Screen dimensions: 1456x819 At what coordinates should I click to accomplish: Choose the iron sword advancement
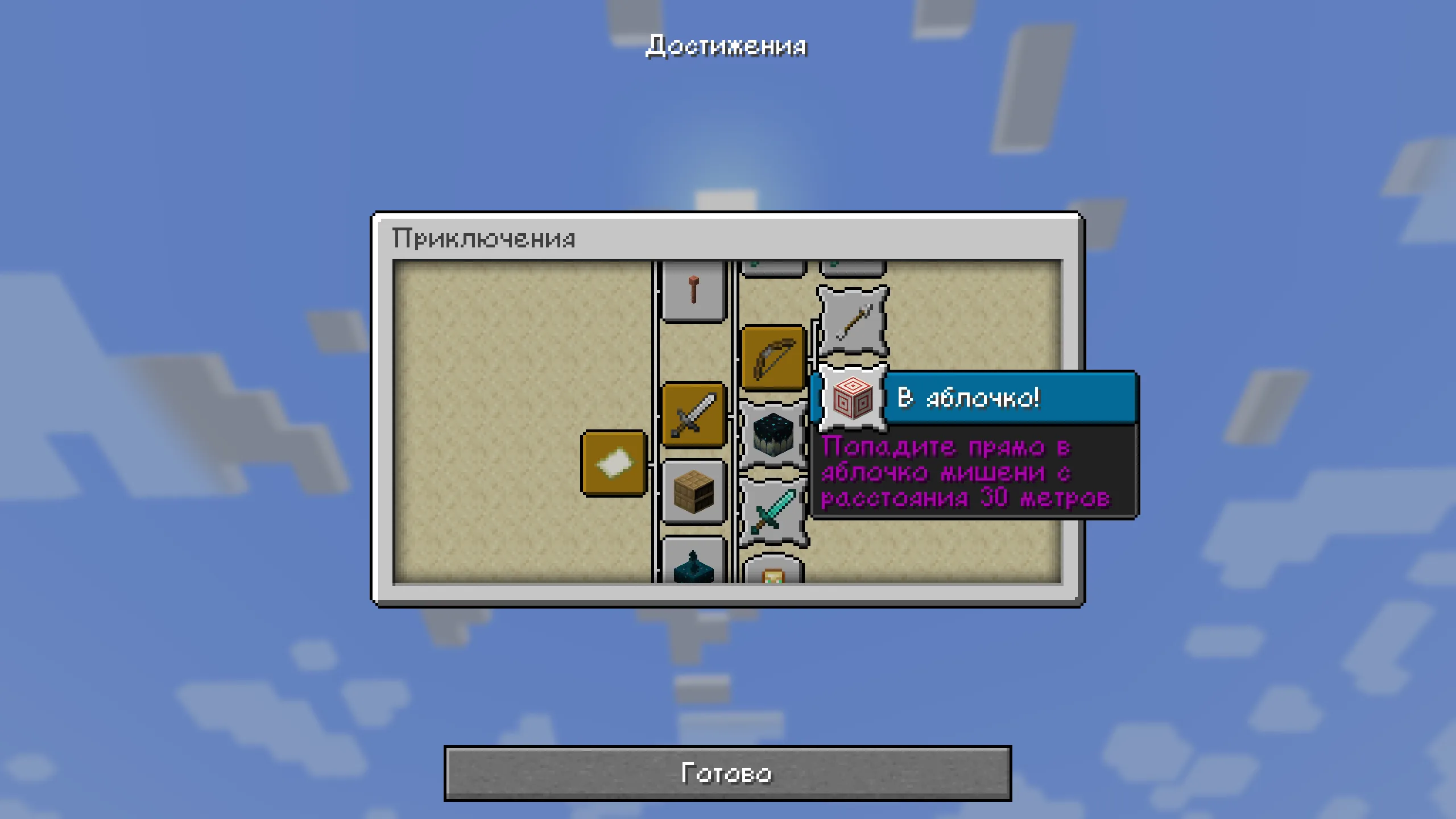coord(693,415)
